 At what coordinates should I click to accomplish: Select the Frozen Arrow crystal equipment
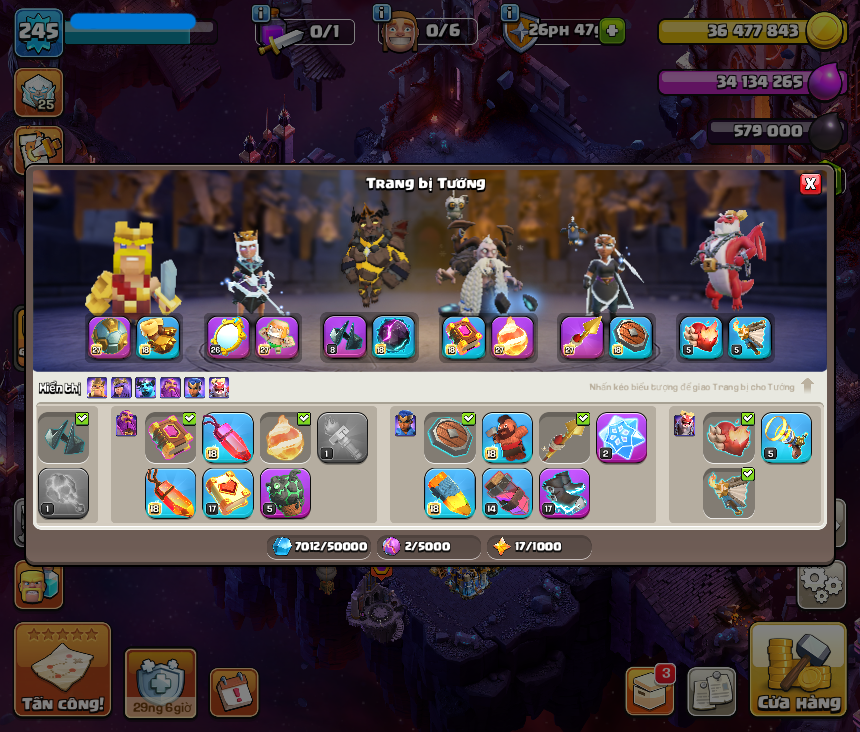pyautogui.click(x=621, y=438)
